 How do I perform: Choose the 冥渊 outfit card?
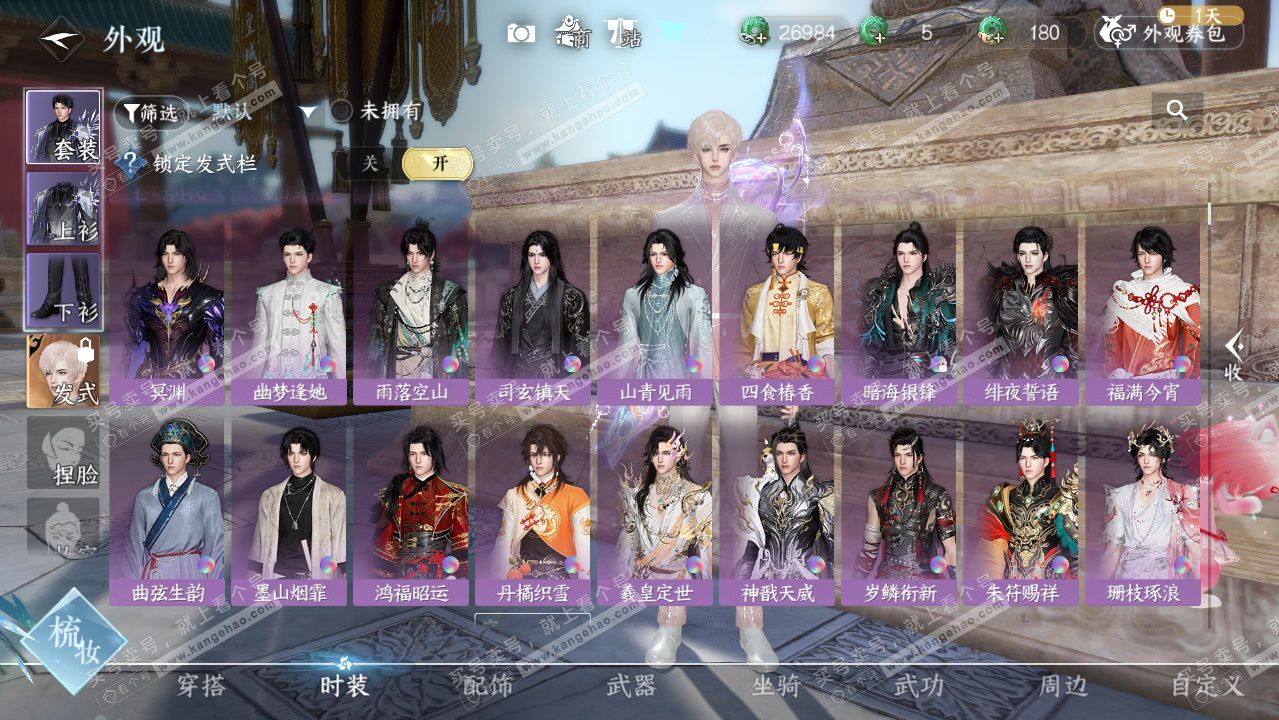click(x=168, y=312)
